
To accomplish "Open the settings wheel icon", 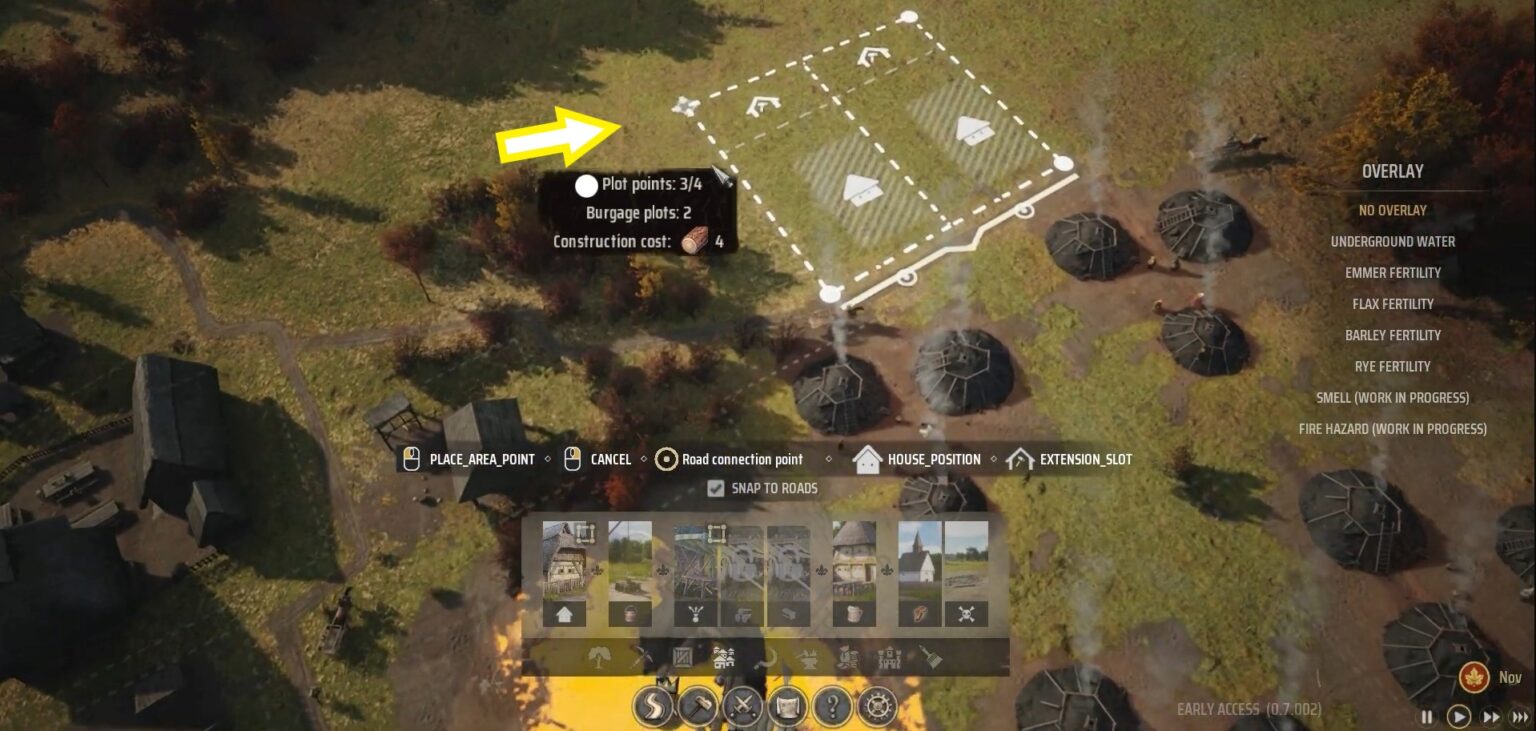I will point(878,707).
